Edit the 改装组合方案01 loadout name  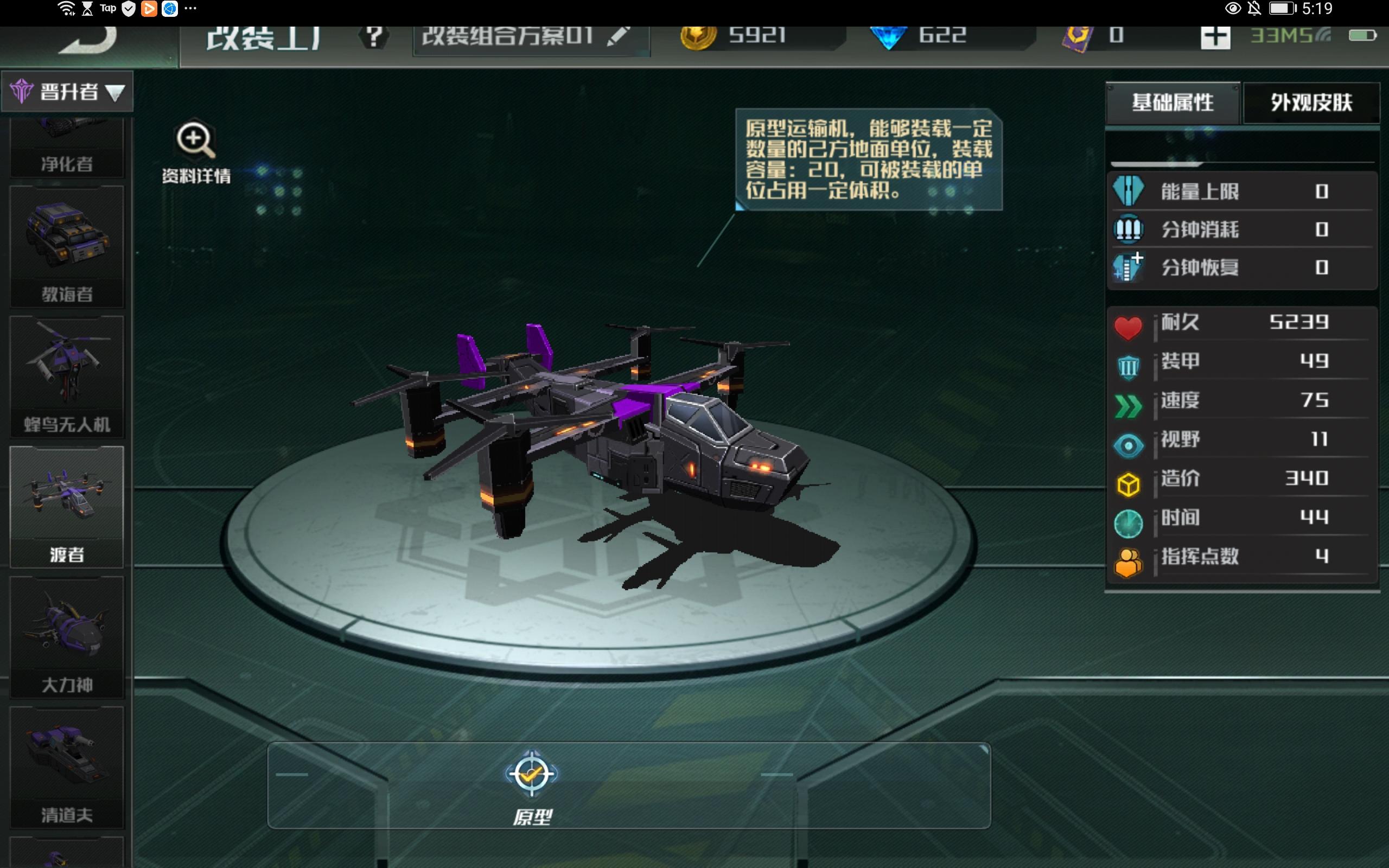(x=618, y=37)
